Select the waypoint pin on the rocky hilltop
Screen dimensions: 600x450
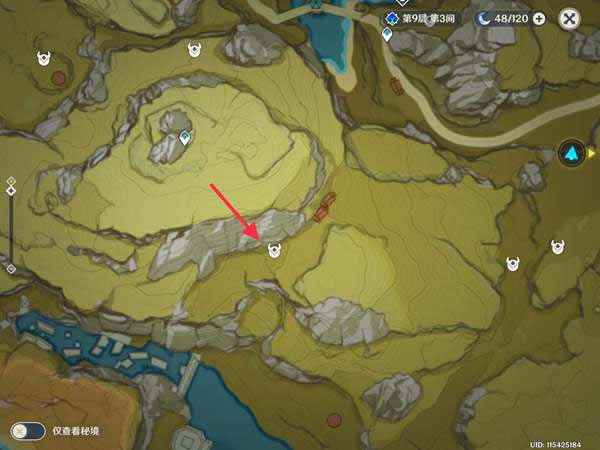185,139
